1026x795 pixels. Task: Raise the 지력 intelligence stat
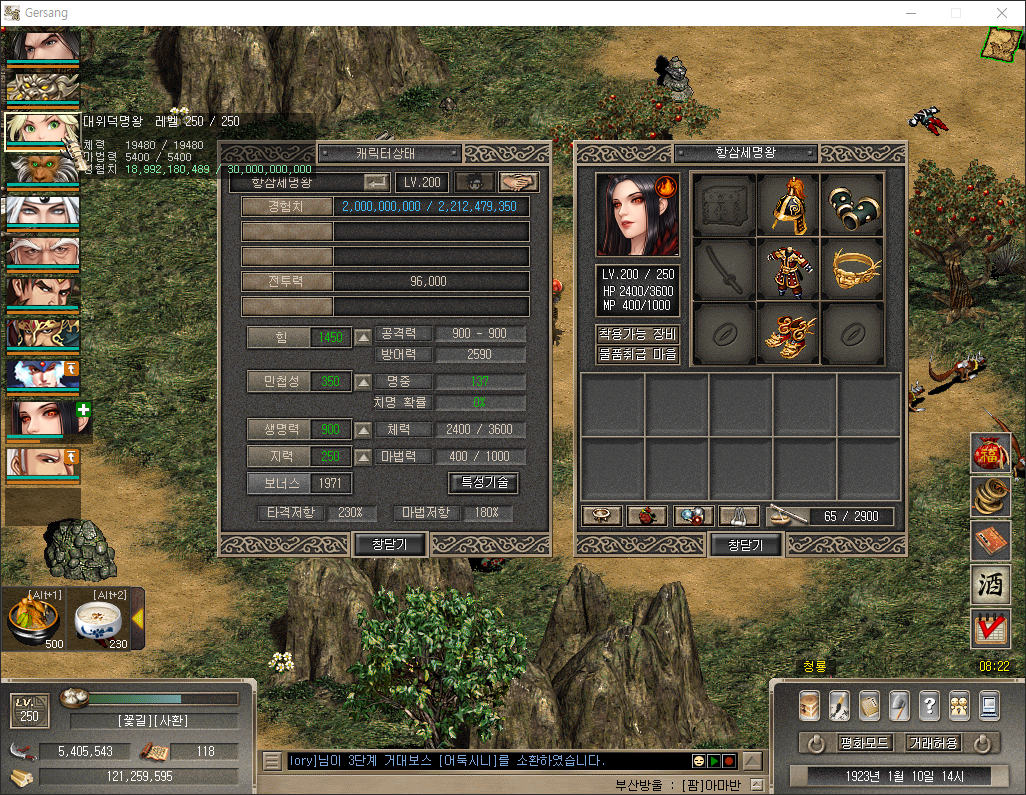(362, 457)
